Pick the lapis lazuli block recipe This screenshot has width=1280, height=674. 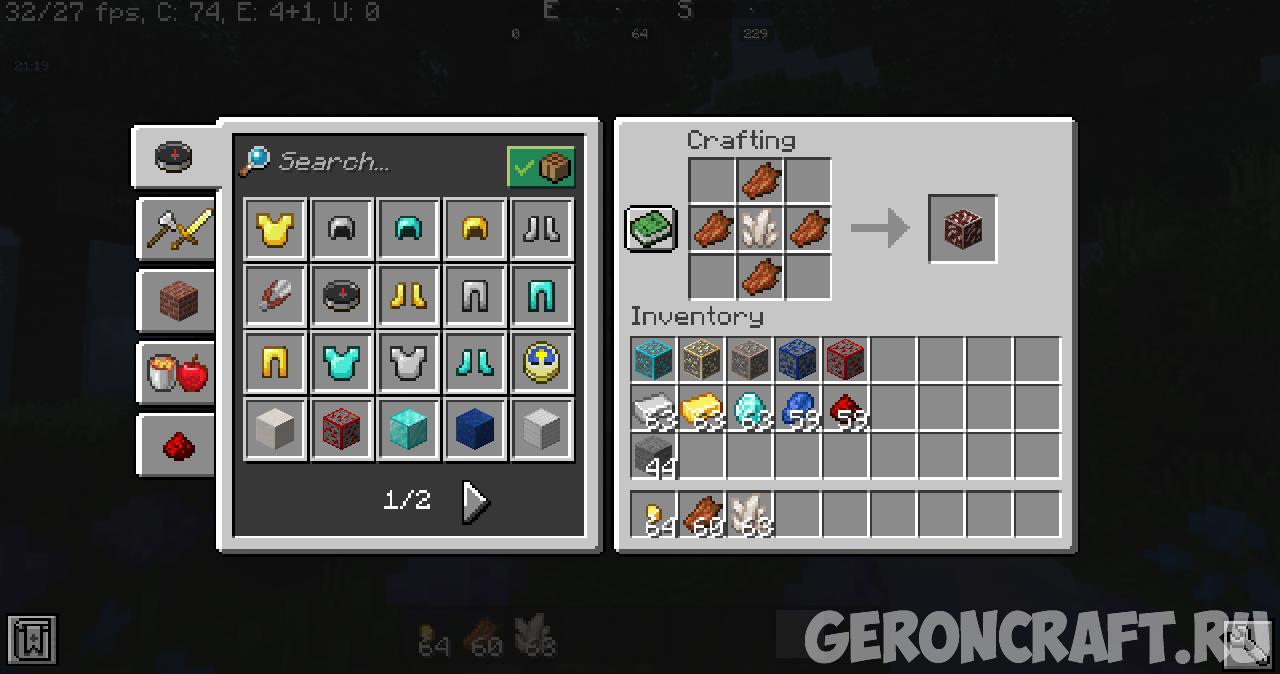(x=475, y=428)
